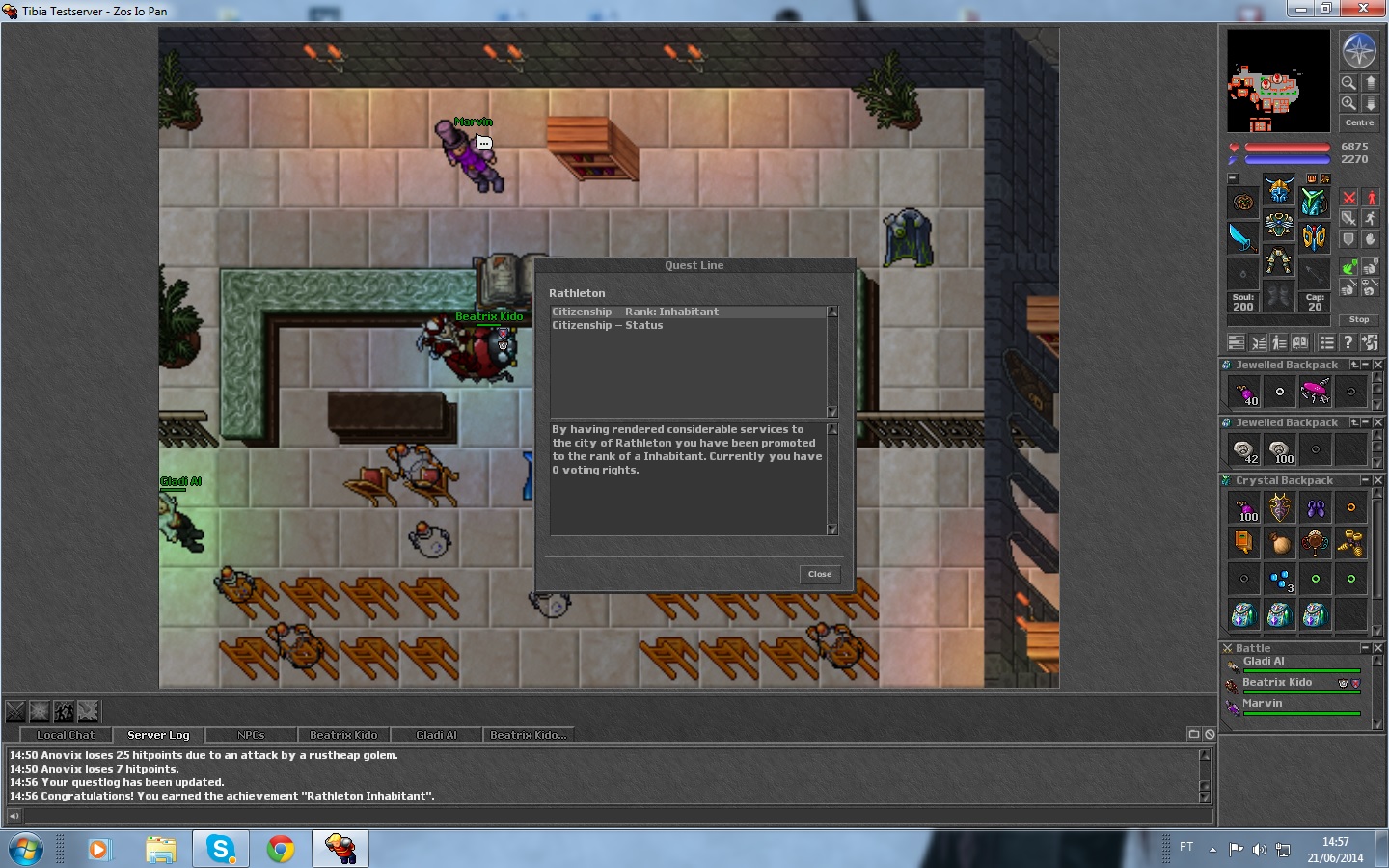Switch to the Gladi Al chat tab

pyautogui.click(x=436, y=735)
